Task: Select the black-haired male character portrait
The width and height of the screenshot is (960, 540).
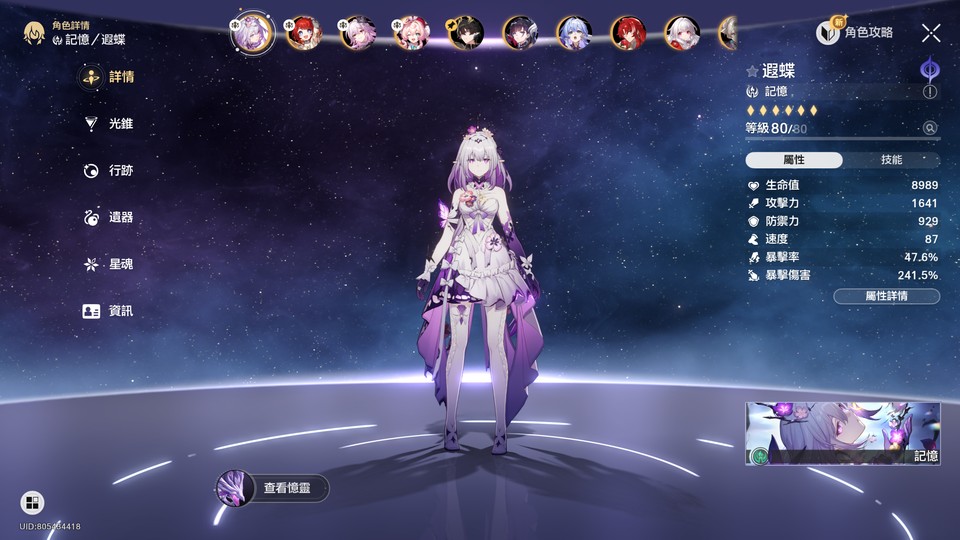Action: tap(466, 33)
